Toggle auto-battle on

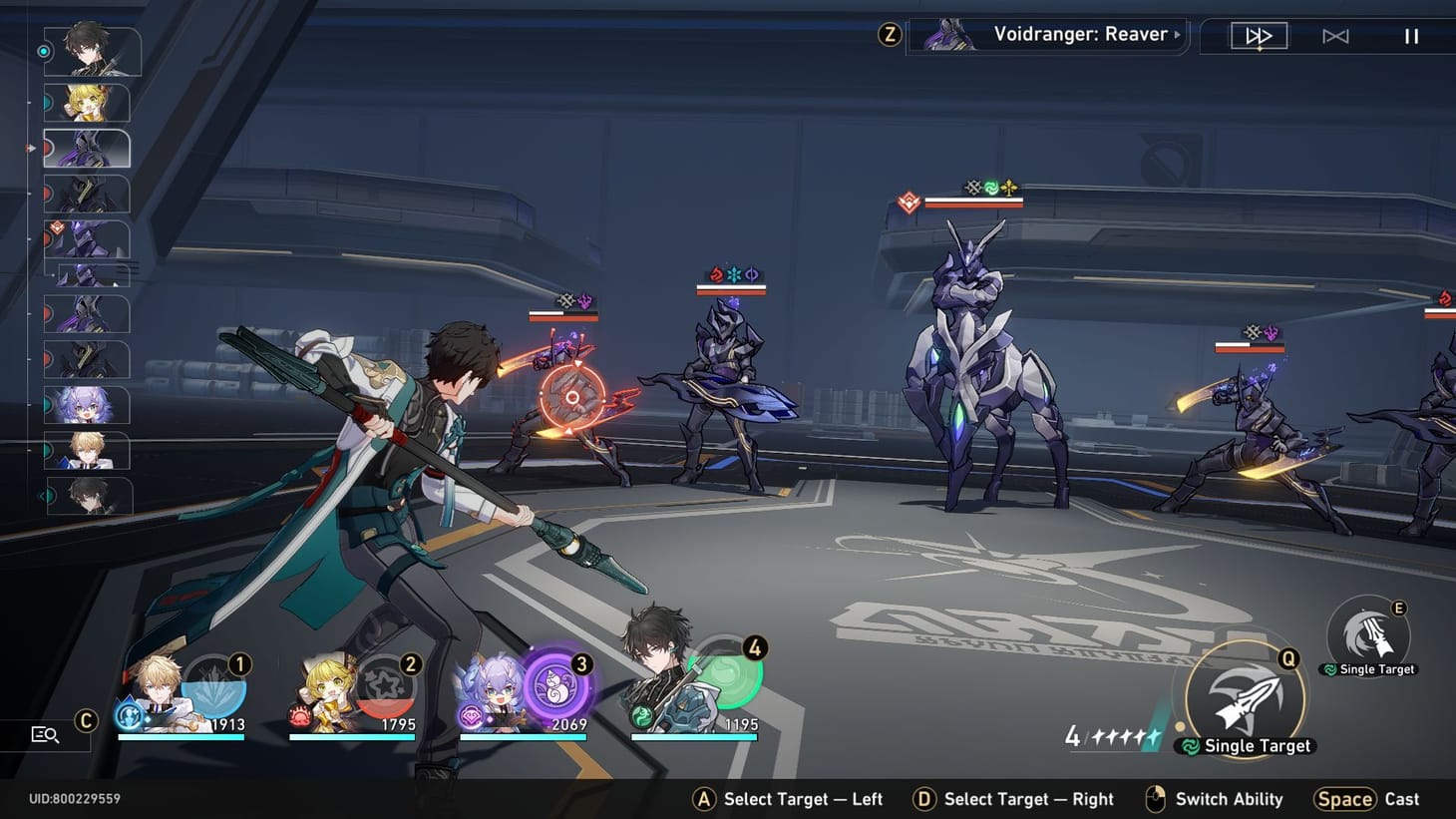click(x=1336, y=35)
